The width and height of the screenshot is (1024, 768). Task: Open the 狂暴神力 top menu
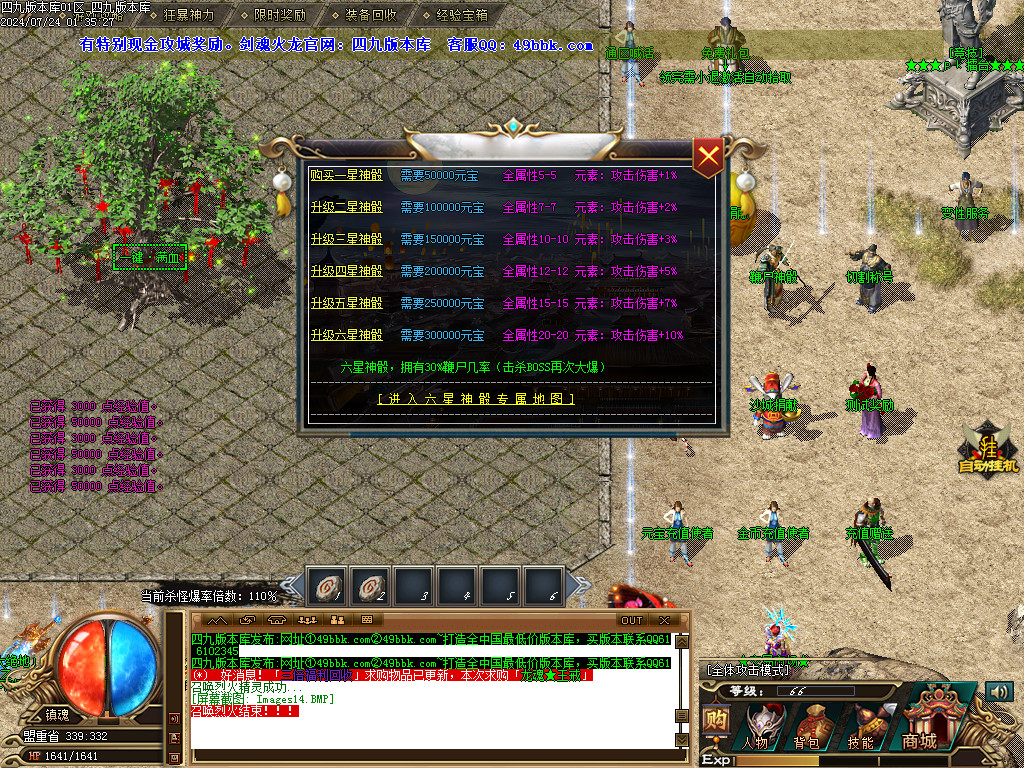[188, 15]
